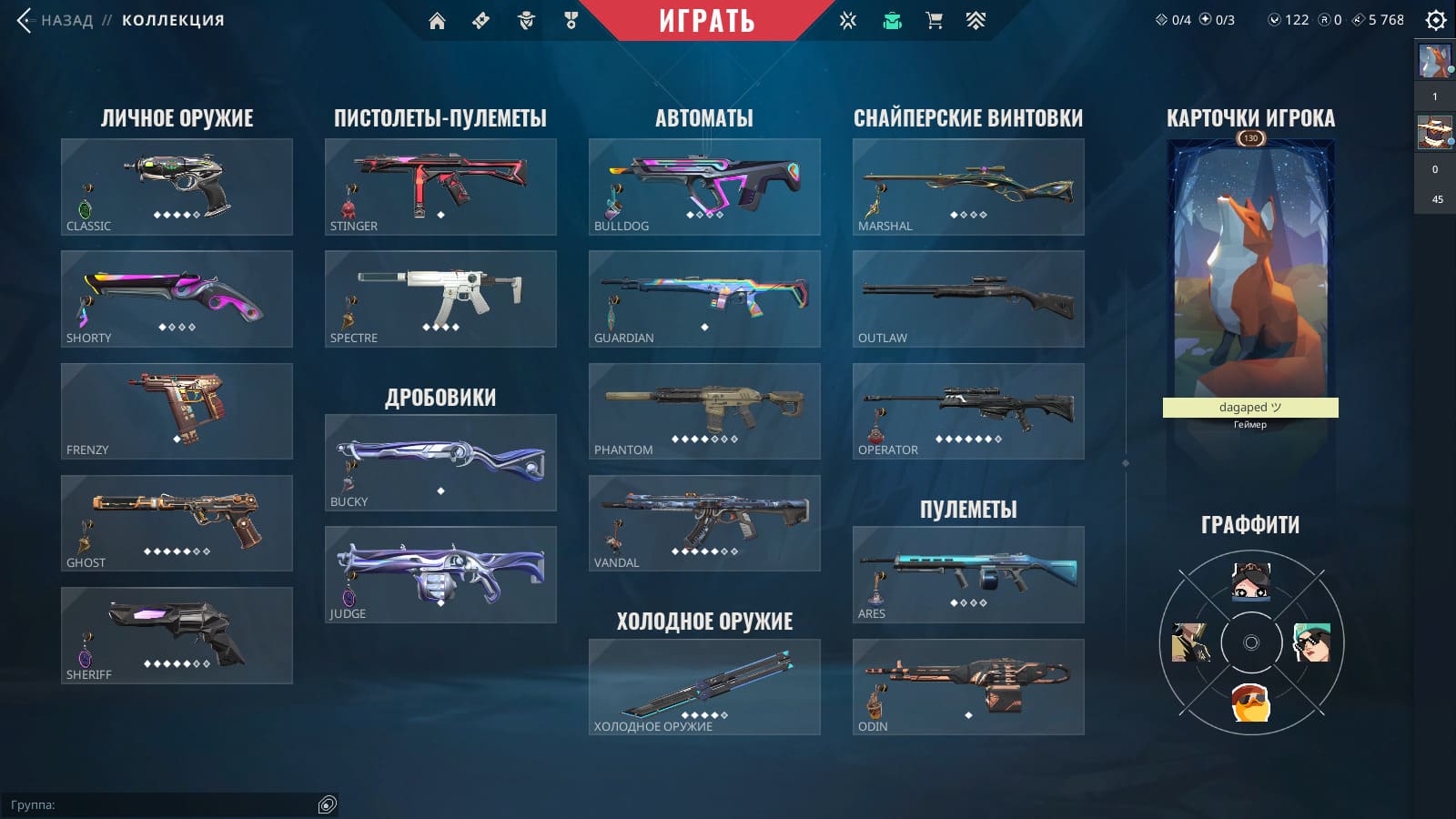Choose the Shorty weapon skin slot
Viewport: 1456px width, 819px height.
coord(177,298)
